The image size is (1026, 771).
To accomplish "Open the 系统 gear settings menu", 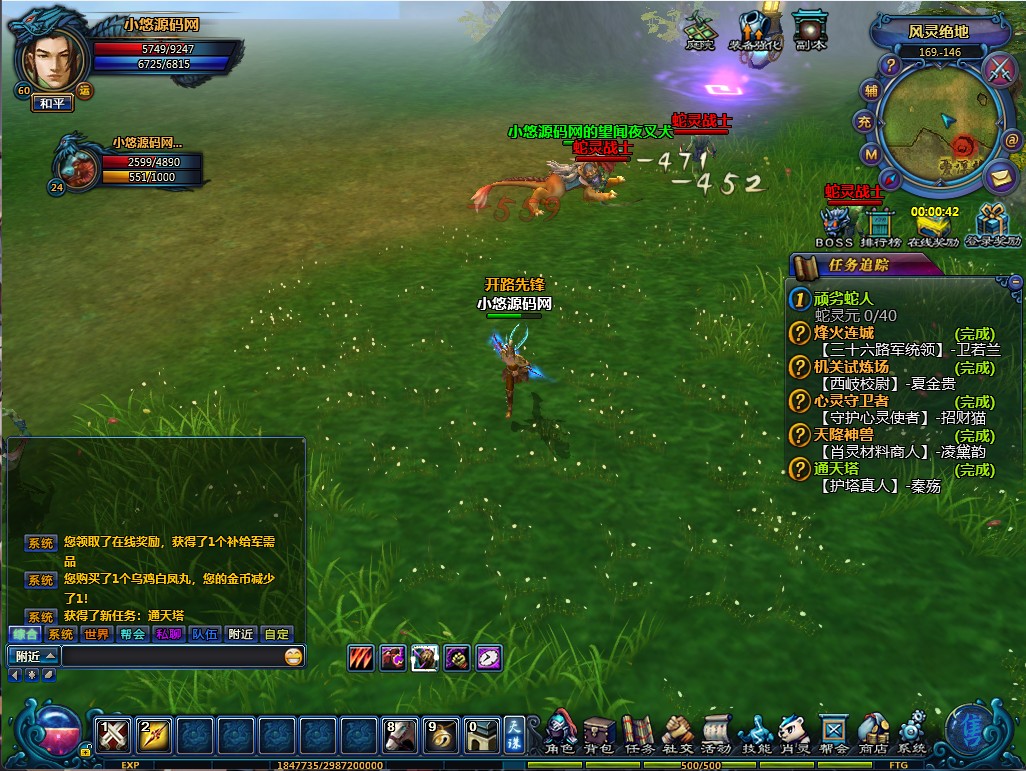I will [x=911, y=734].
